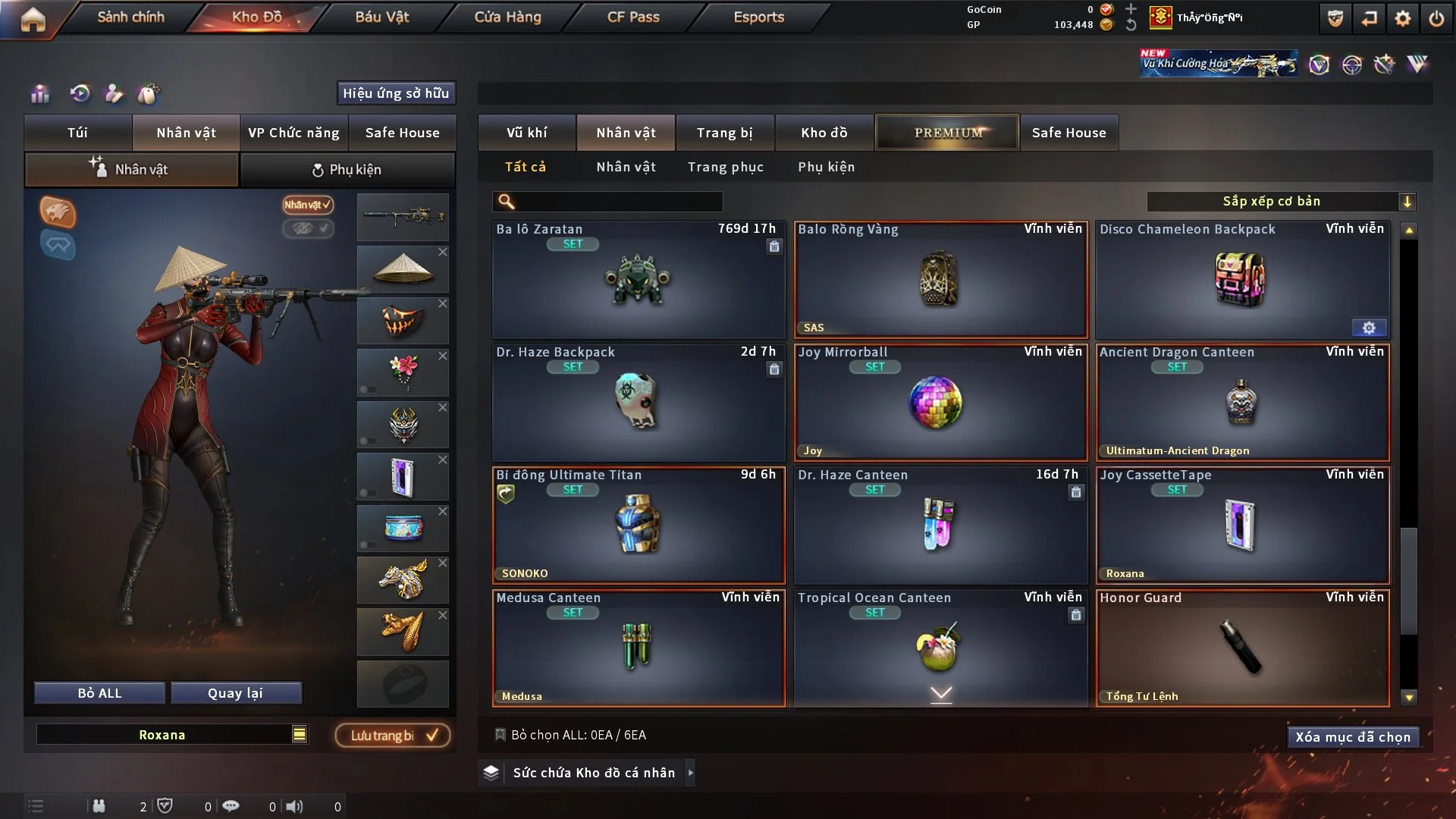The width and height of the screenshot is (1456, 819).
Task: Open the PREMIUM inventory tab
Action: tap(947, 133)
